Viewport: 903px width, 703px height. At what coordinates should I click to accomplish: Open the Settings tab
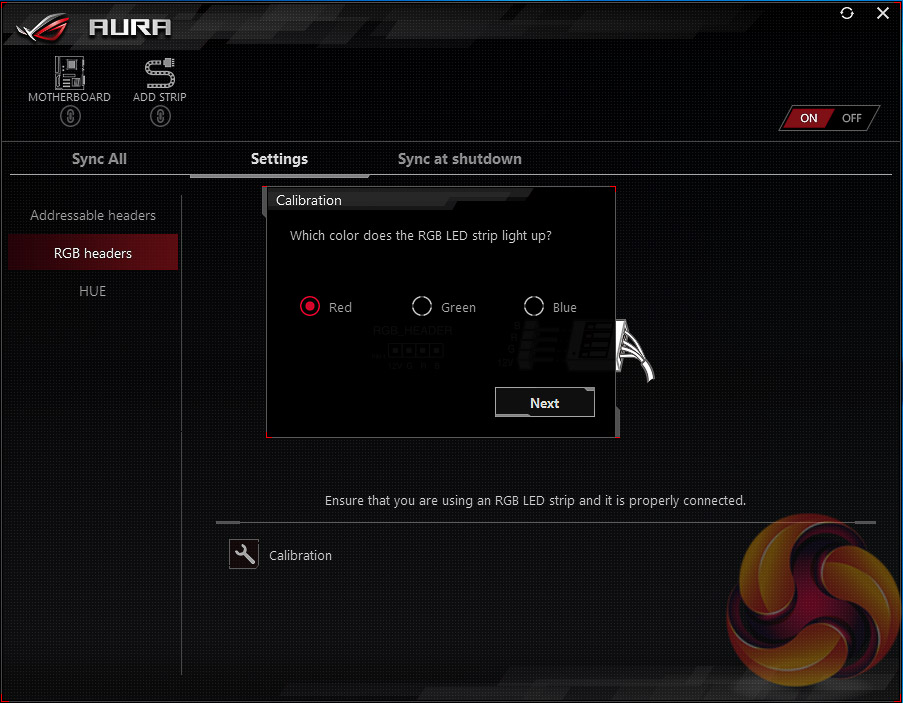(x=279, y=159)
